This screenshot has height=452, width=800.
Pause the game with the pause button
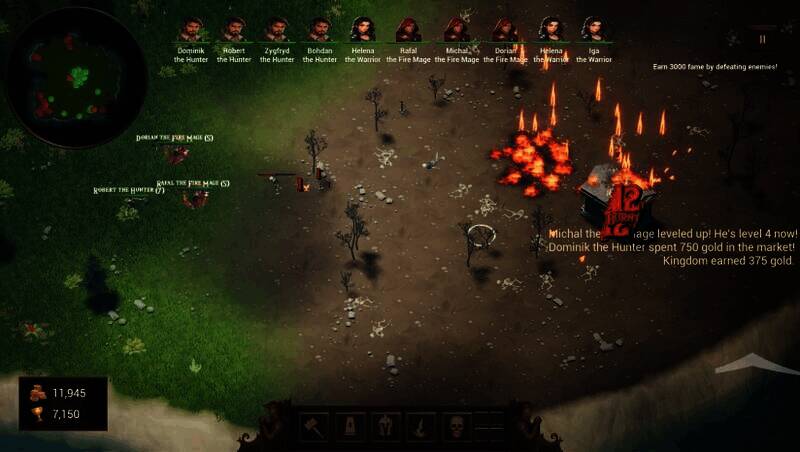763,39
